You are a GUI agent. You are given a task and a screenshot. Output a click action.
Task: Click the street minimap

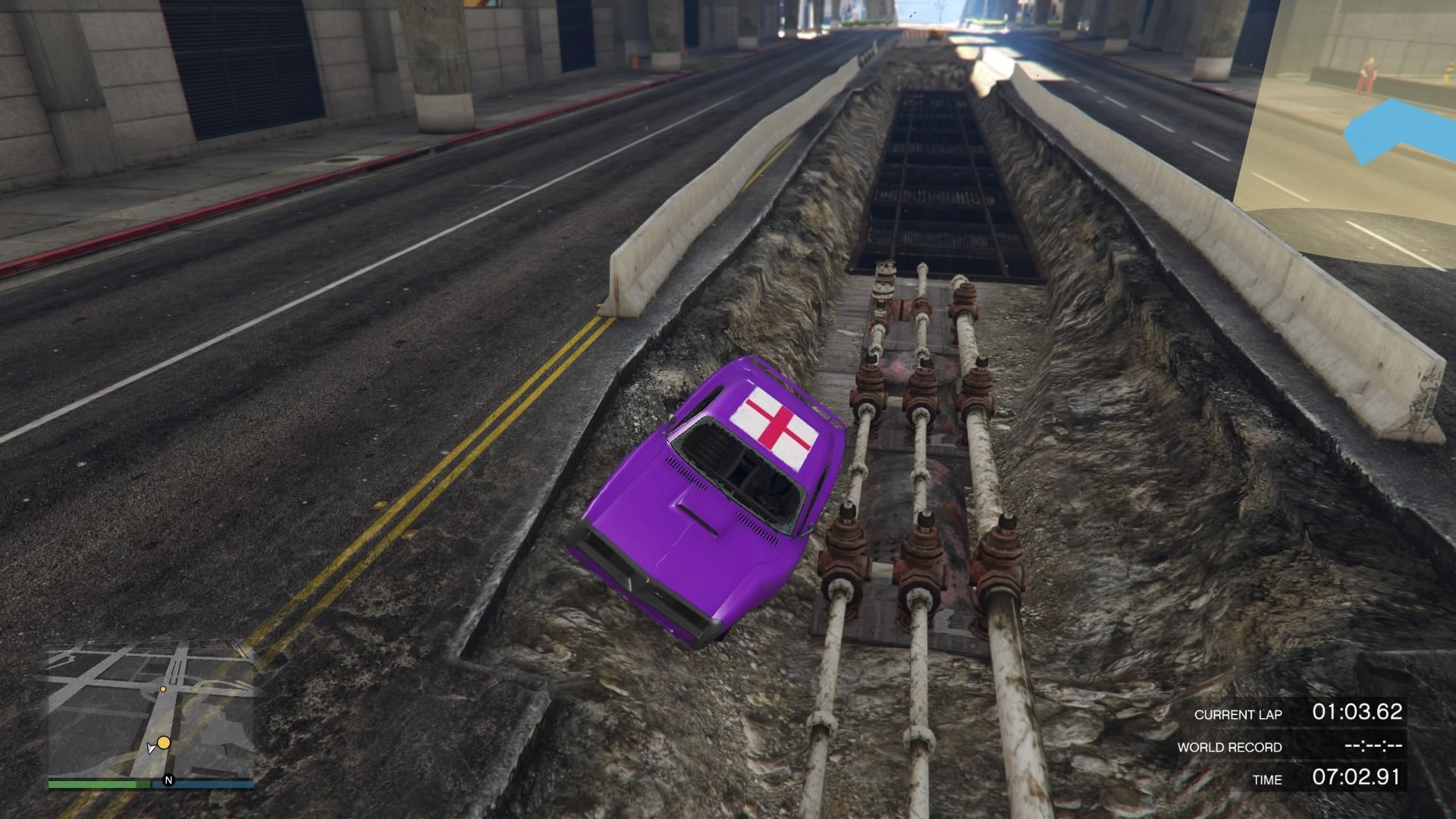[150, 709]
